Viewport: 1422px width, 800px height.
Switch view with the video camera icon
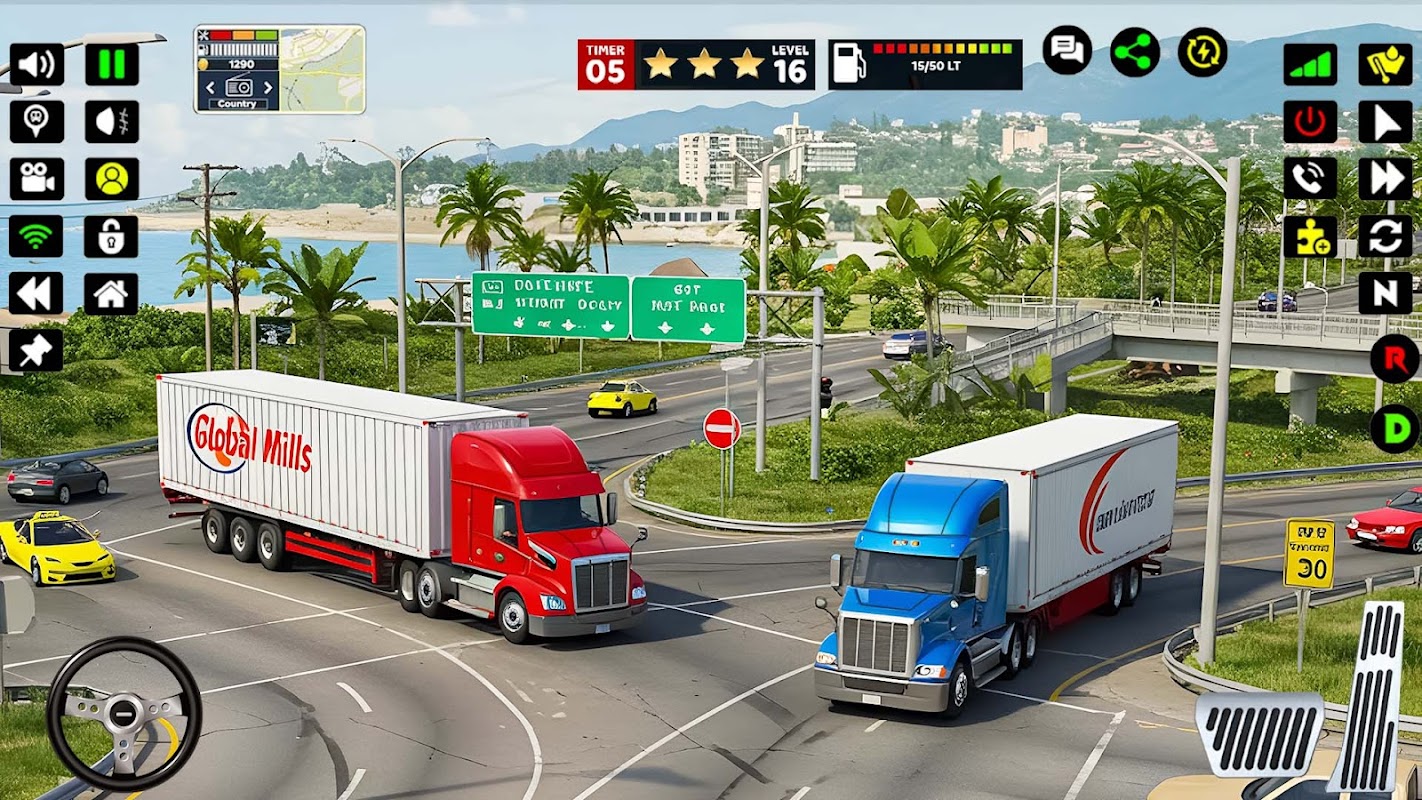37,179
